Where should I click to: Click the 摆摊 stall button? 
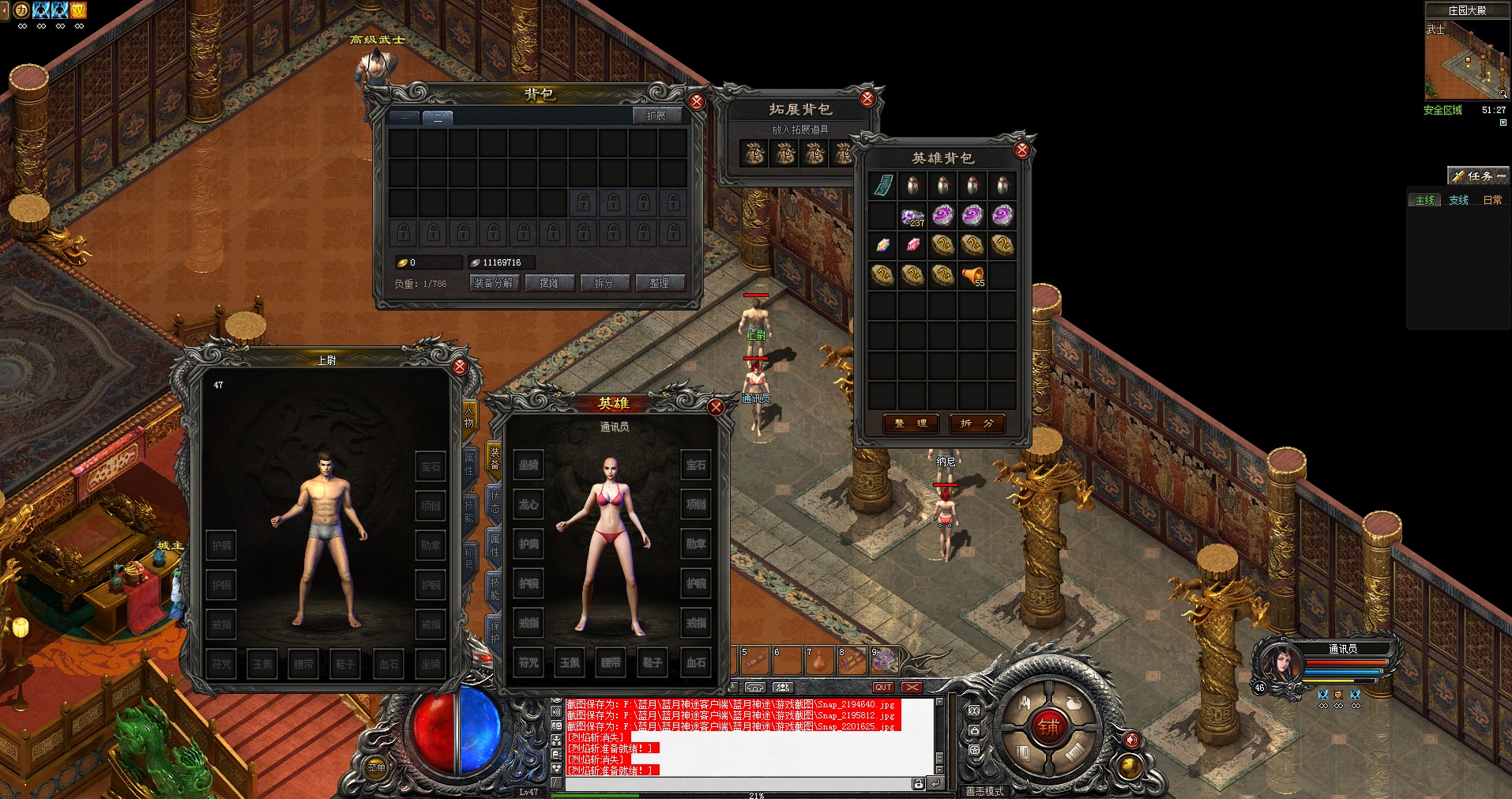[549, 283]
